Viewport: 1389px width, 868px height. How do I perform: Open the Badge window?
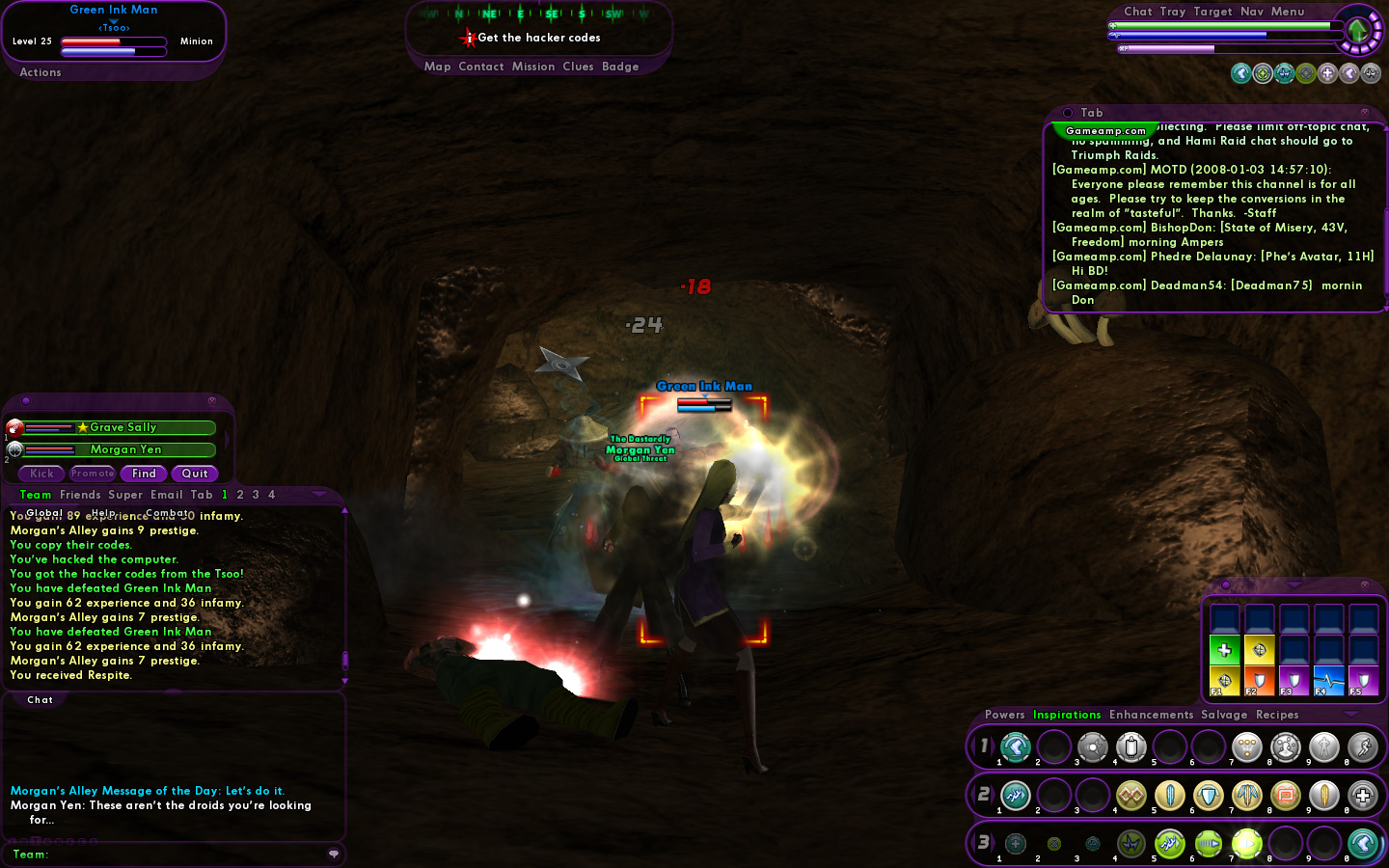coord(620,67)
